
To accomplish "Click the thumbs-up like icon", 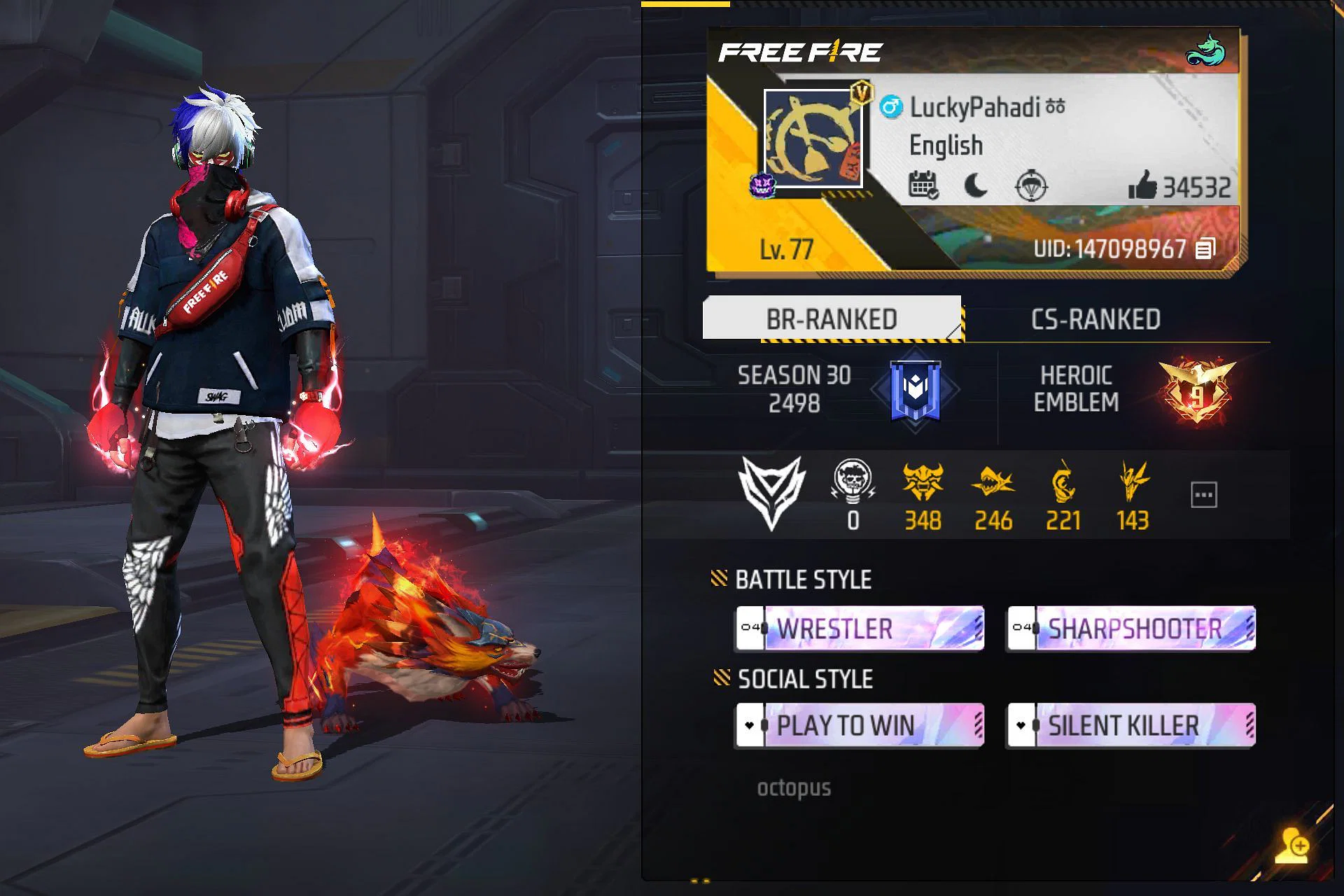I will [x=1142, y=186].
